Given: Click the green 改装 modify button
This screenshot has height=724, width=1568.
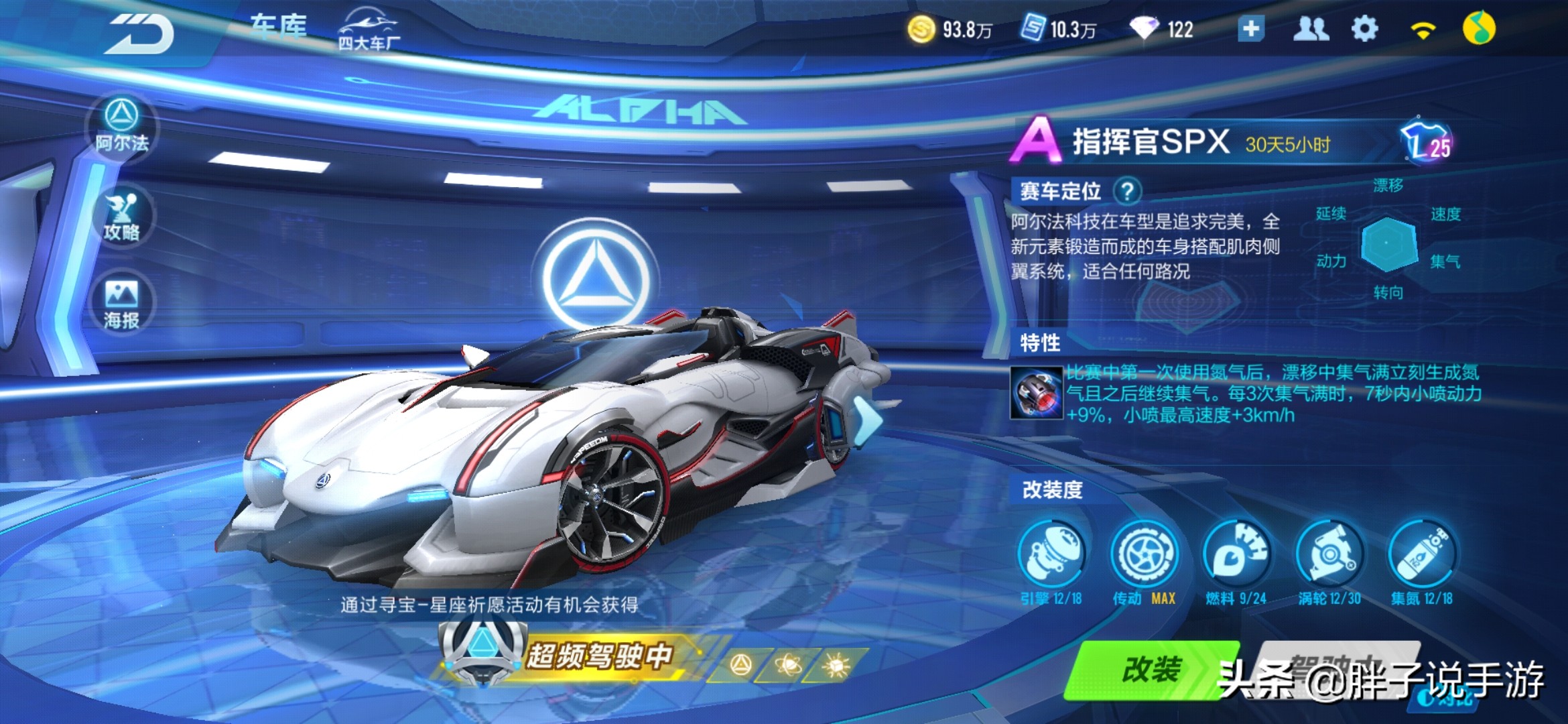Looking at the screenshot, I should (1151, 670).
